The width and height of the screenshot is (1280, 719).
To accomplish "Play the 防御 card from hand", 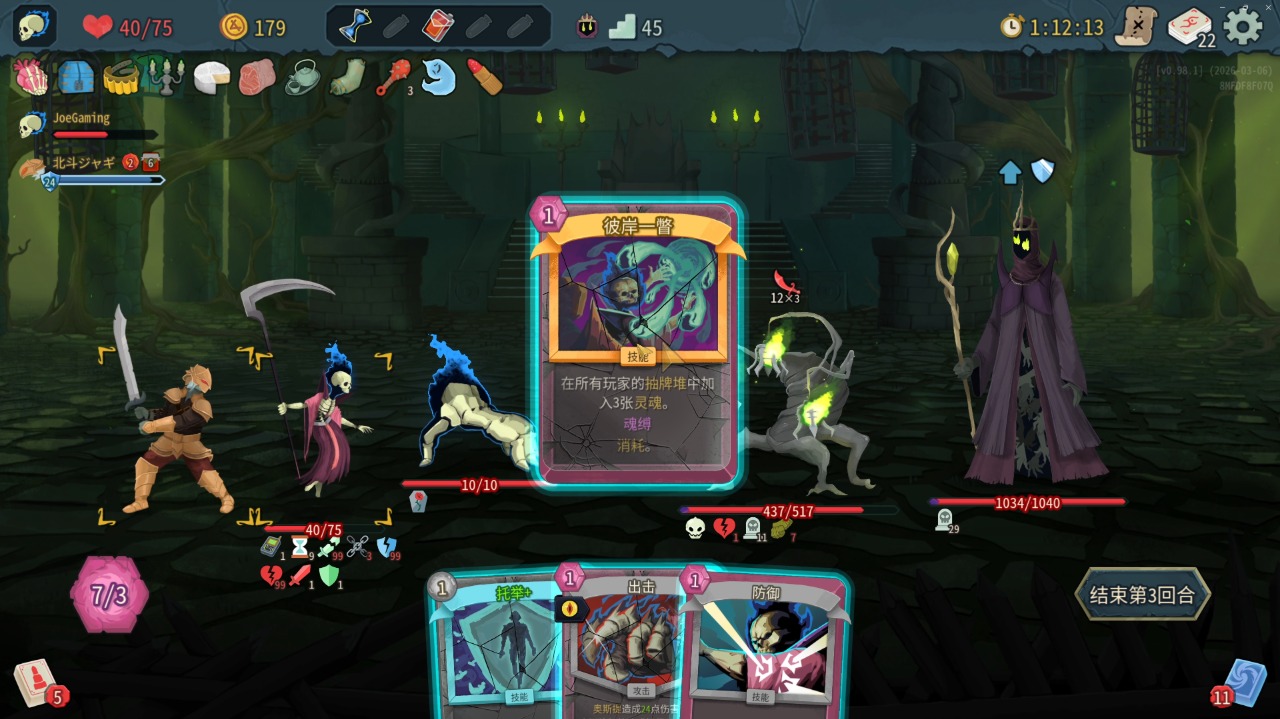I will 765,645.
